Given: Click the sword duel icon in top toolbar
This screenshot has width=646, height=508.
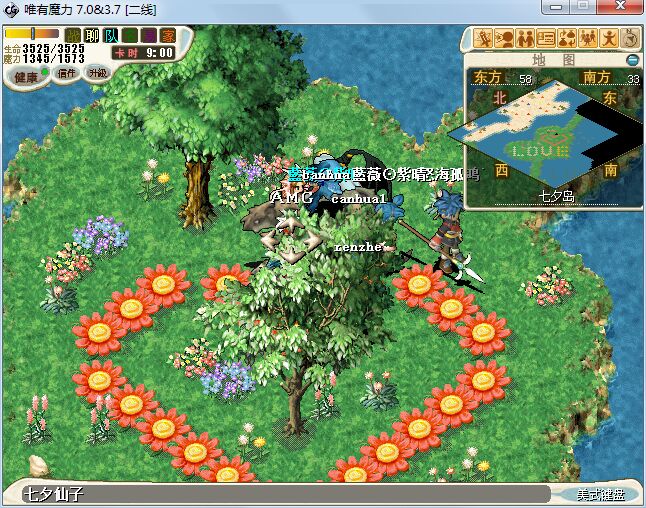Looking at the screenshot, I should (x=484, y=39).
